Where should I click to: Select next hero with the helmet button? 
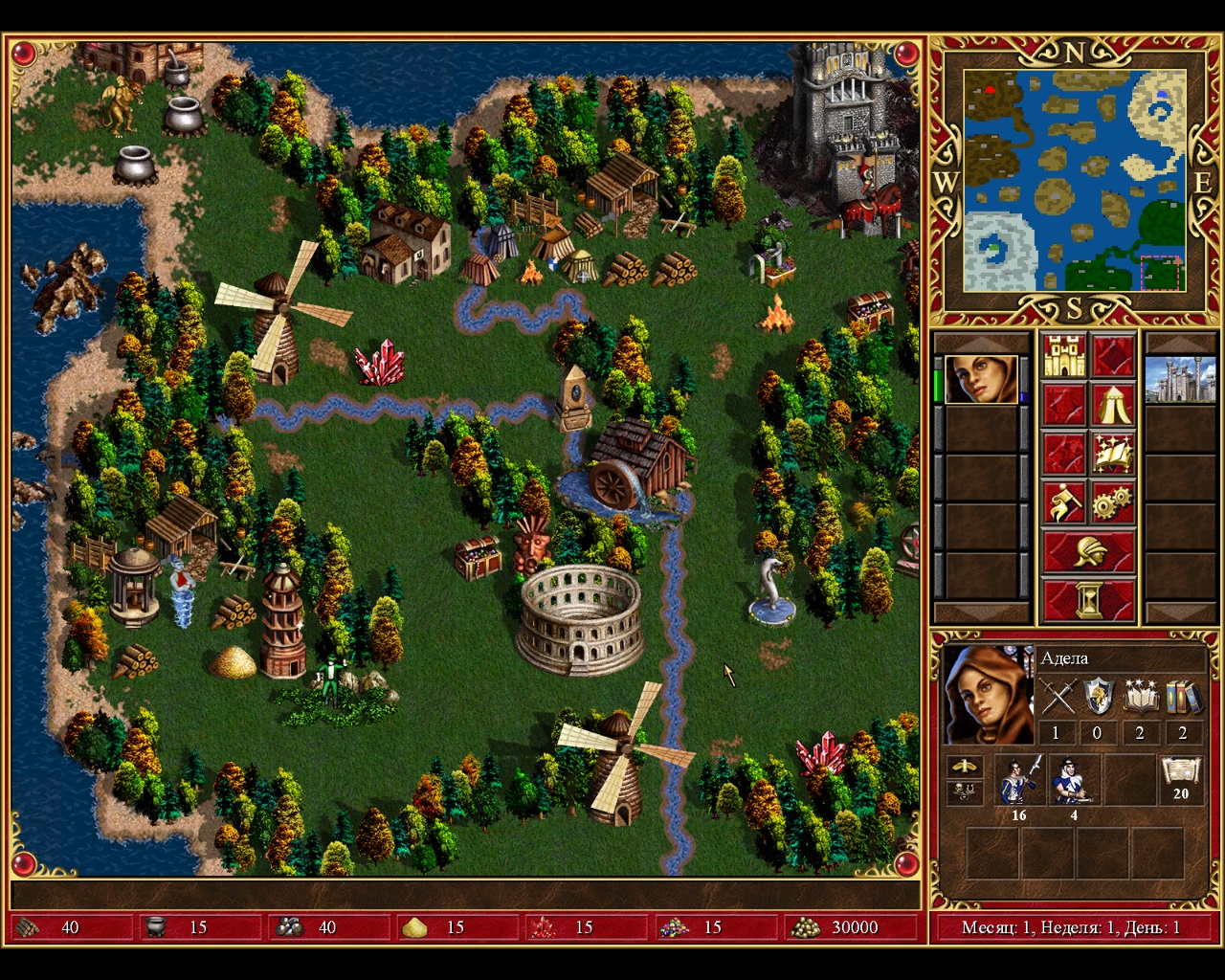click(1089, 552)
